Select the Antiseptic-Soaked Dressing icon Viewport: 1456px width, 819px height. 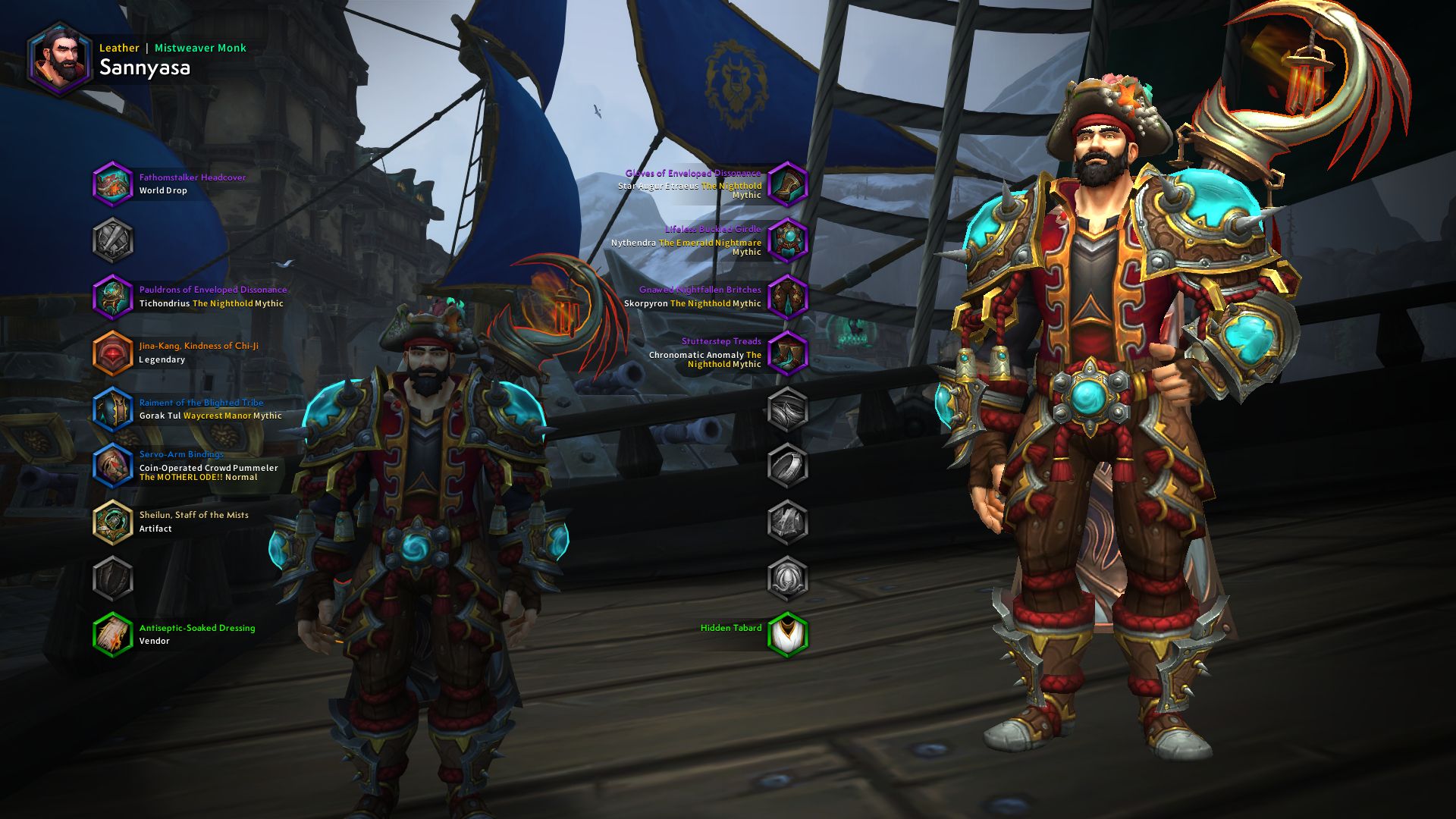click(114, 634)
